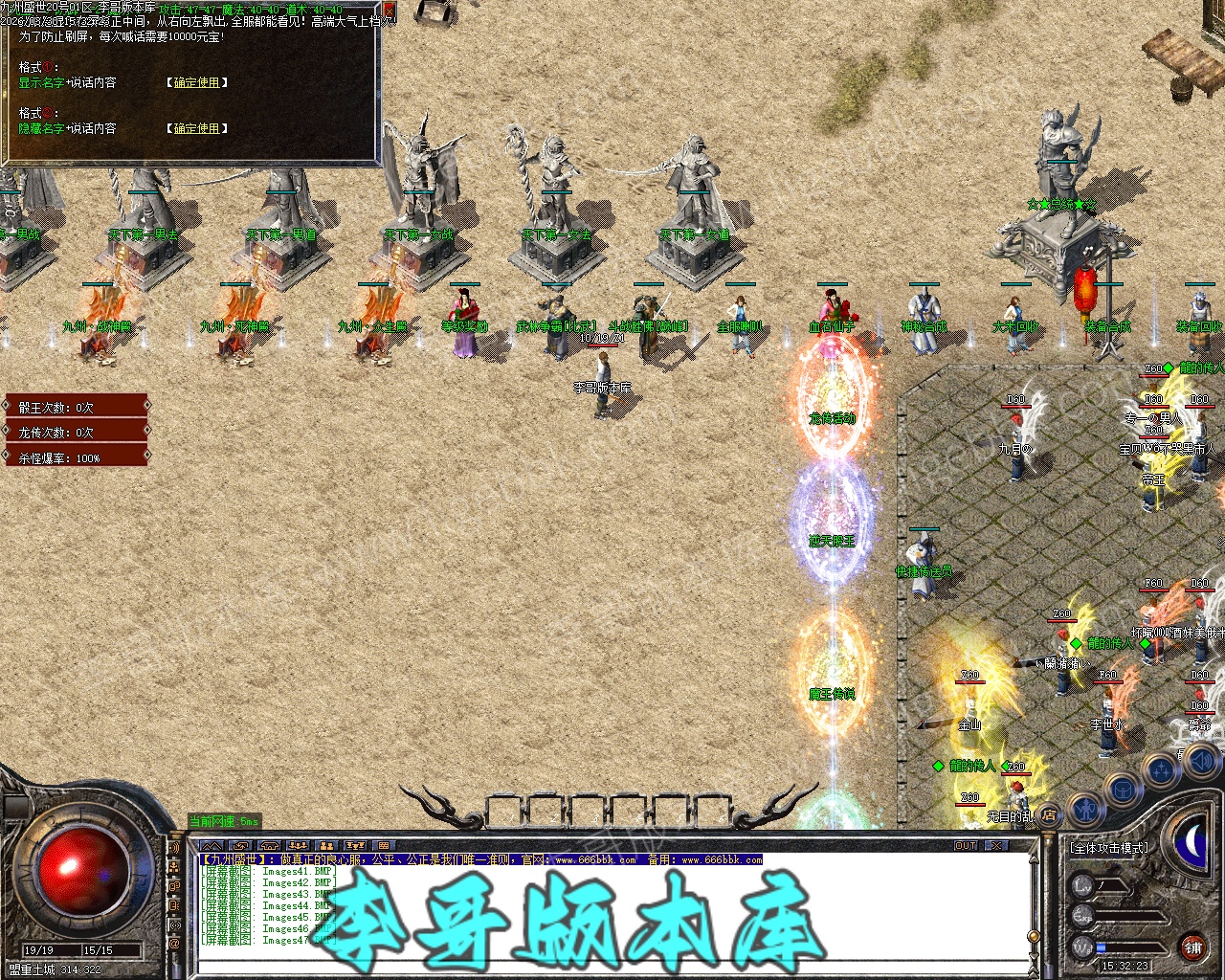1225x980 pixels.
Task: Select the first chat channel filter button
Action: (x=212, y=846)
